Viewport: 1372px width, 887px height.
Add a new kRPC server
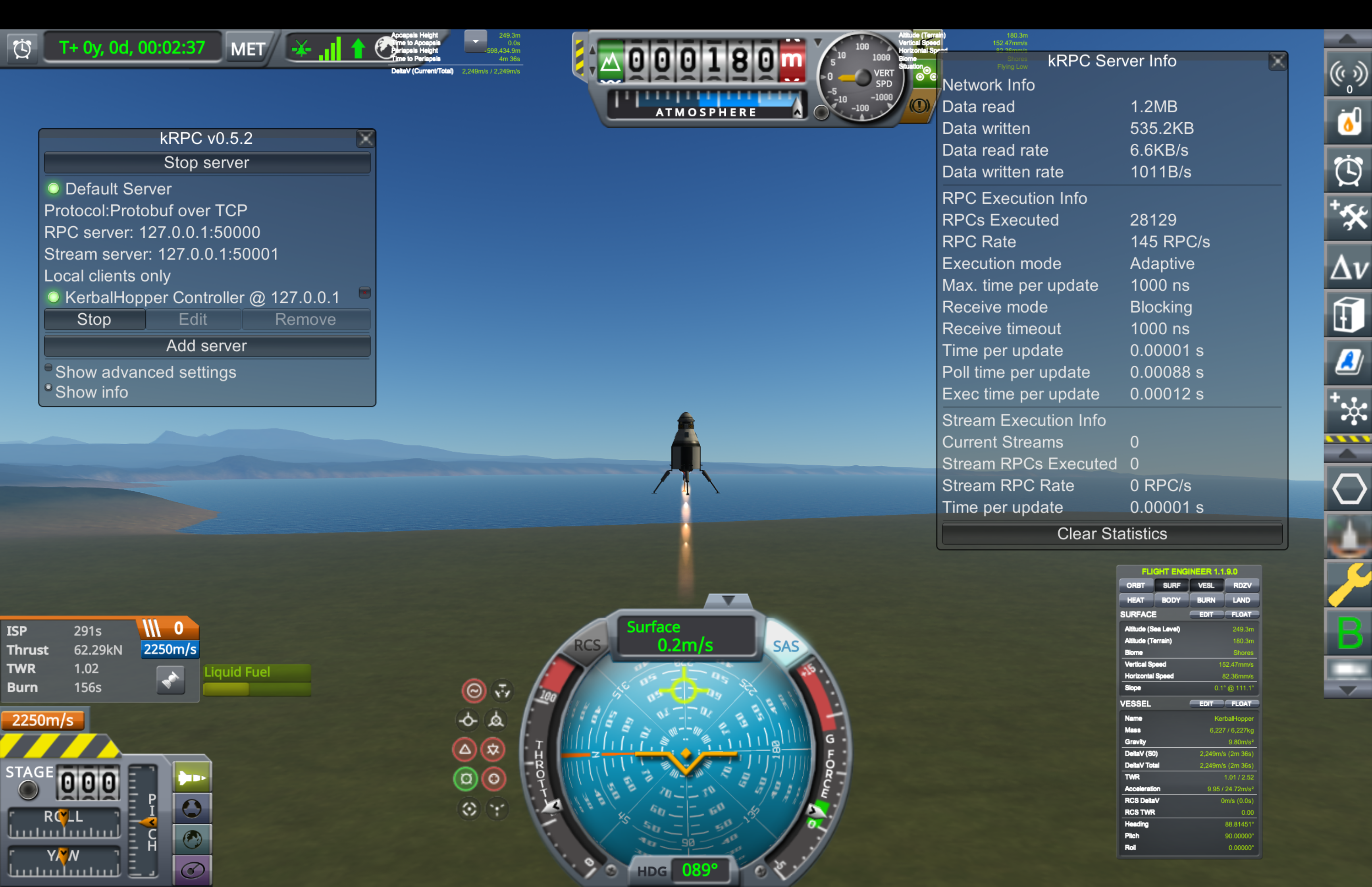206,346
